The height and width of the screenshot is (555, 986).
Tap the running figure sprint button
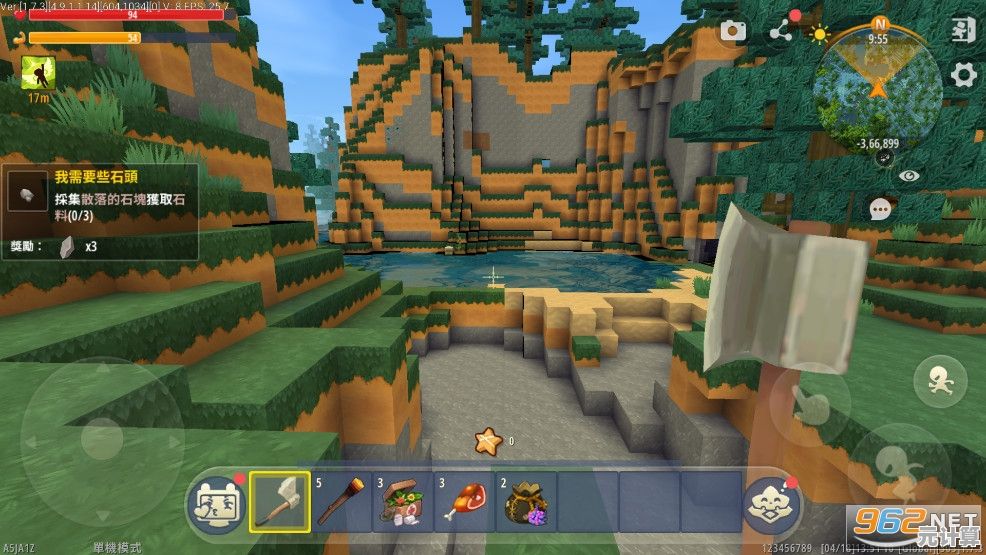click(940, 380)
